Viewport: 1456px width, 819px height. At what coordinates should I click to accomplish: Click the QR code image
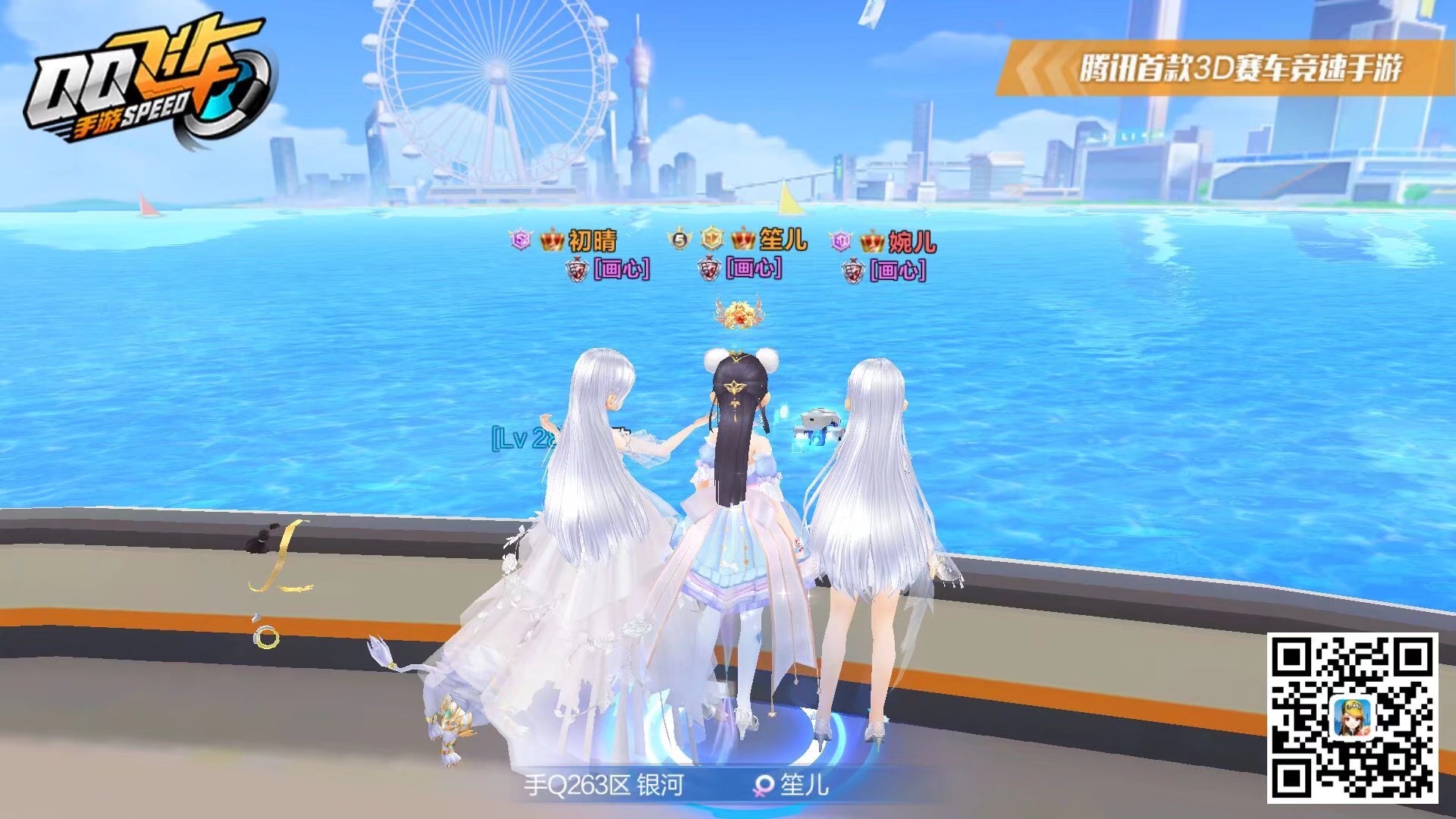[x=1352, y=717]
